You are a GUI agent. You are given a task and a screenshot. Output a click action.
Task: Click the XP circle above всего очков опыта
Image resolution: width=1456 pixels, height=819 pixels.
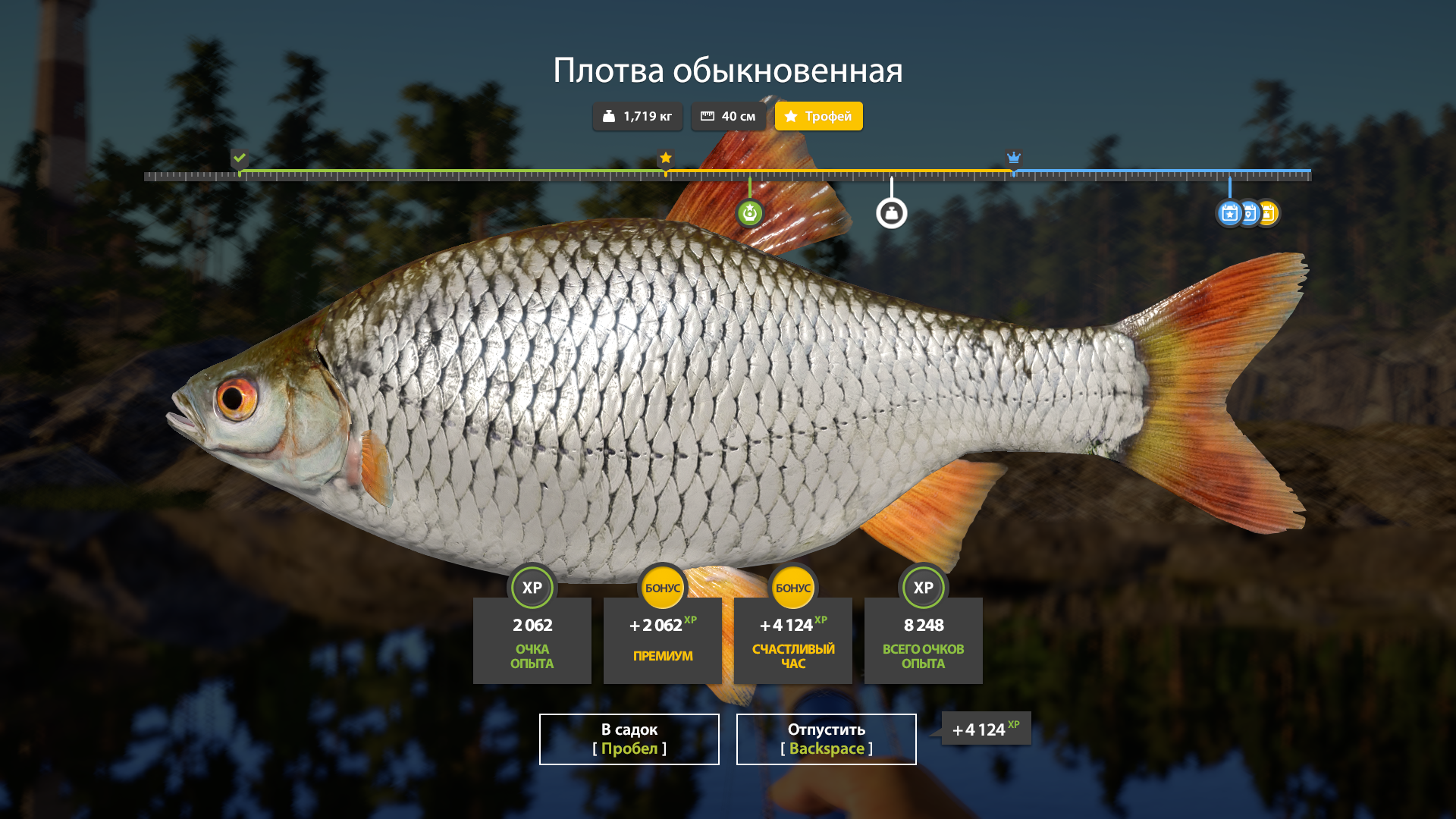point(923,587)
